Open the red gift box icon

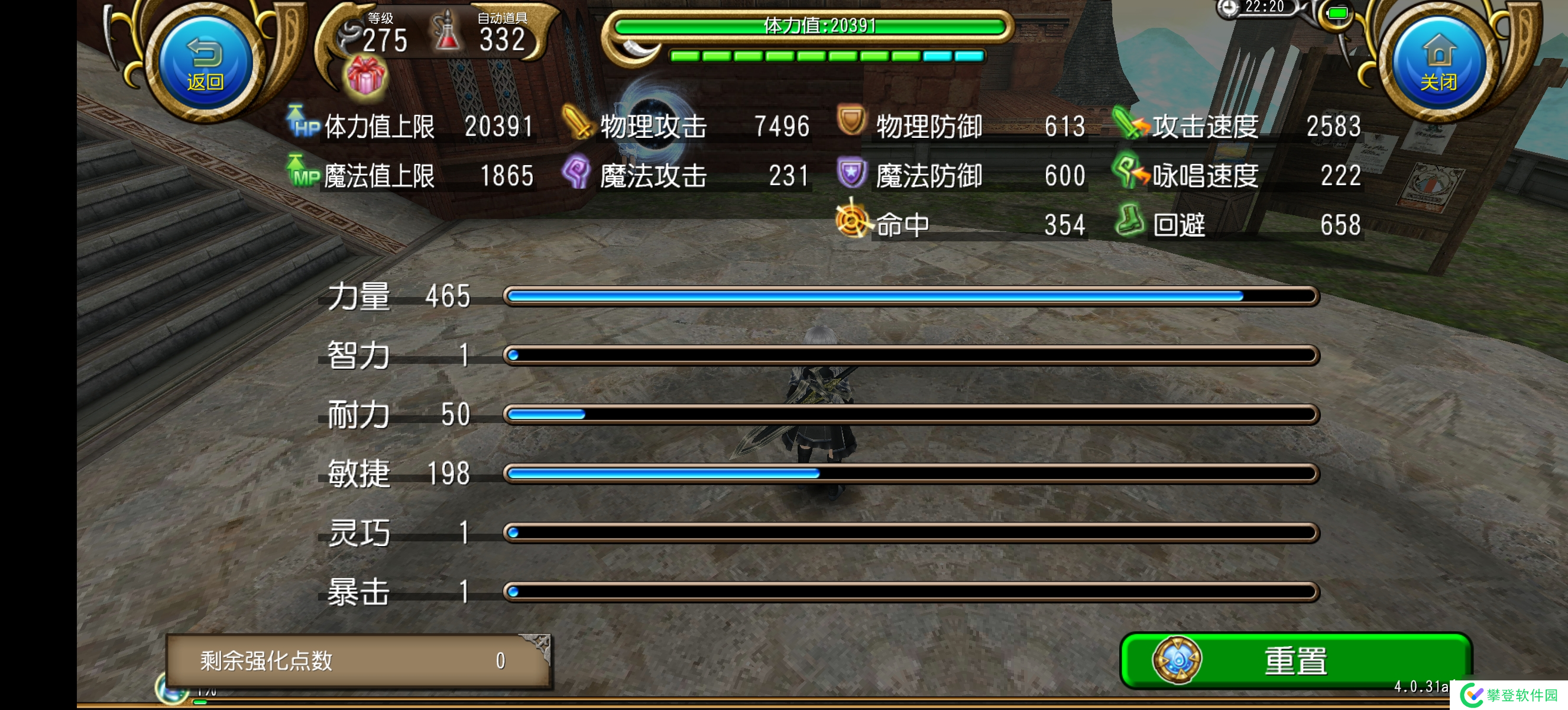[x=365, y=78]
